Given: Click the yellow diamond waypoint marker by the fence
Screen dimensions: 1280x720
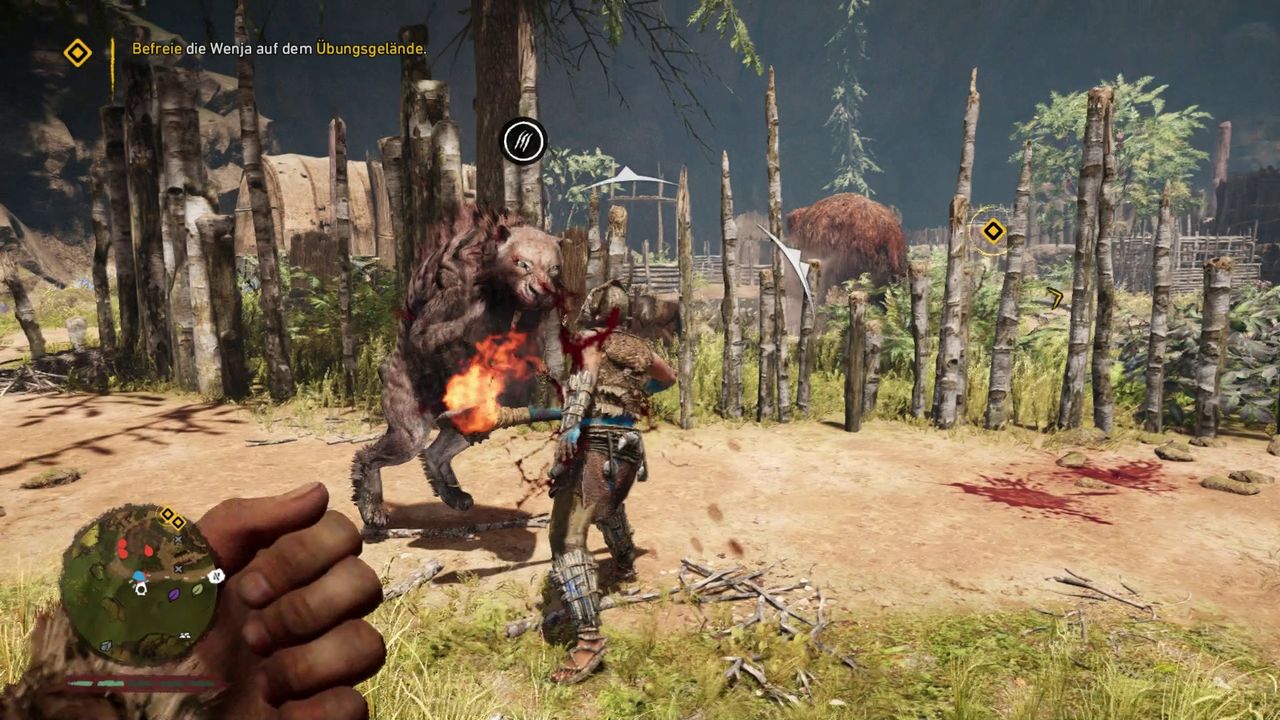Looking at the screenshot, I should [x=992, y=232].
